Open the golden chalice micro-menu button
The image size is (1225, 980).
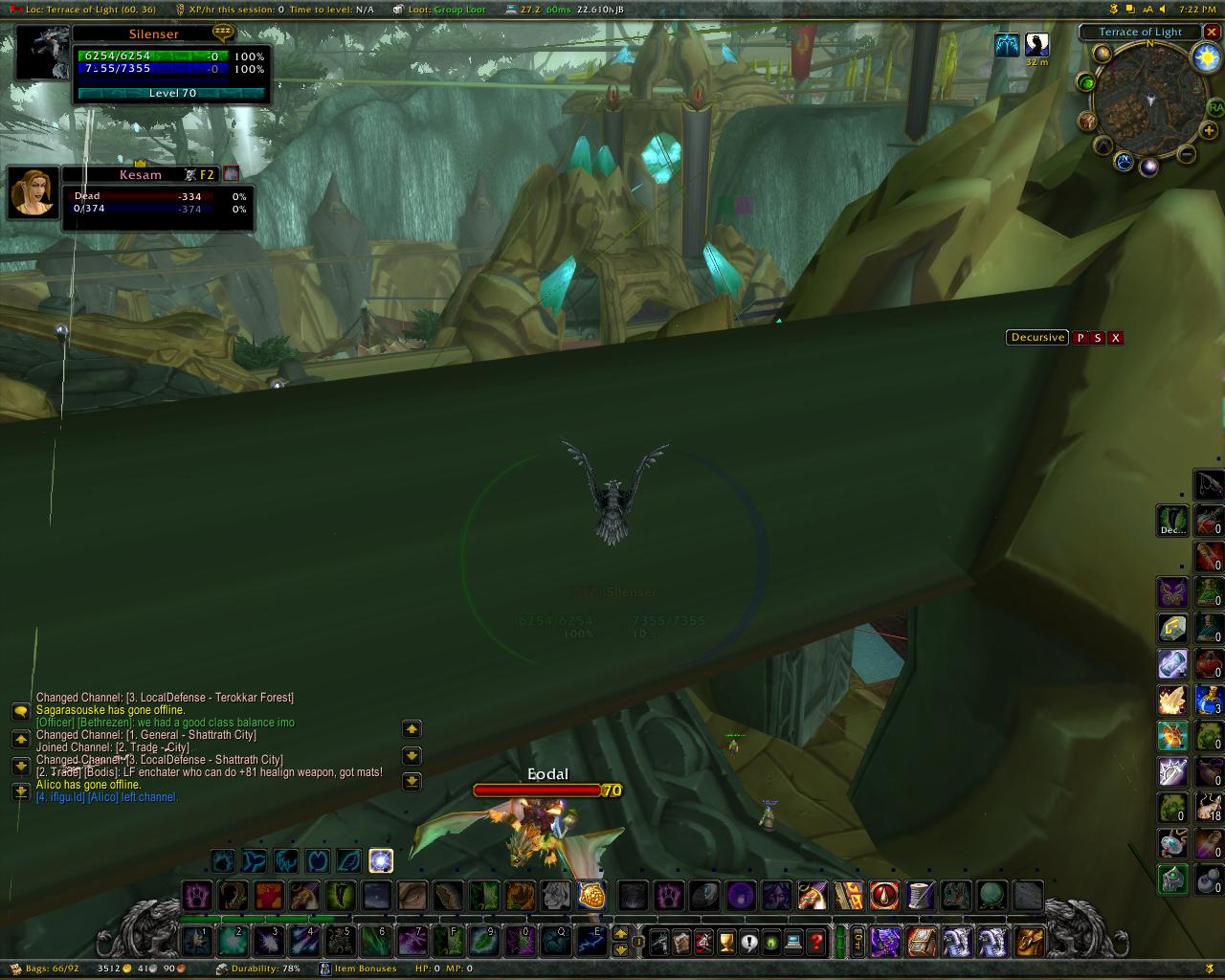click(726, 943)
